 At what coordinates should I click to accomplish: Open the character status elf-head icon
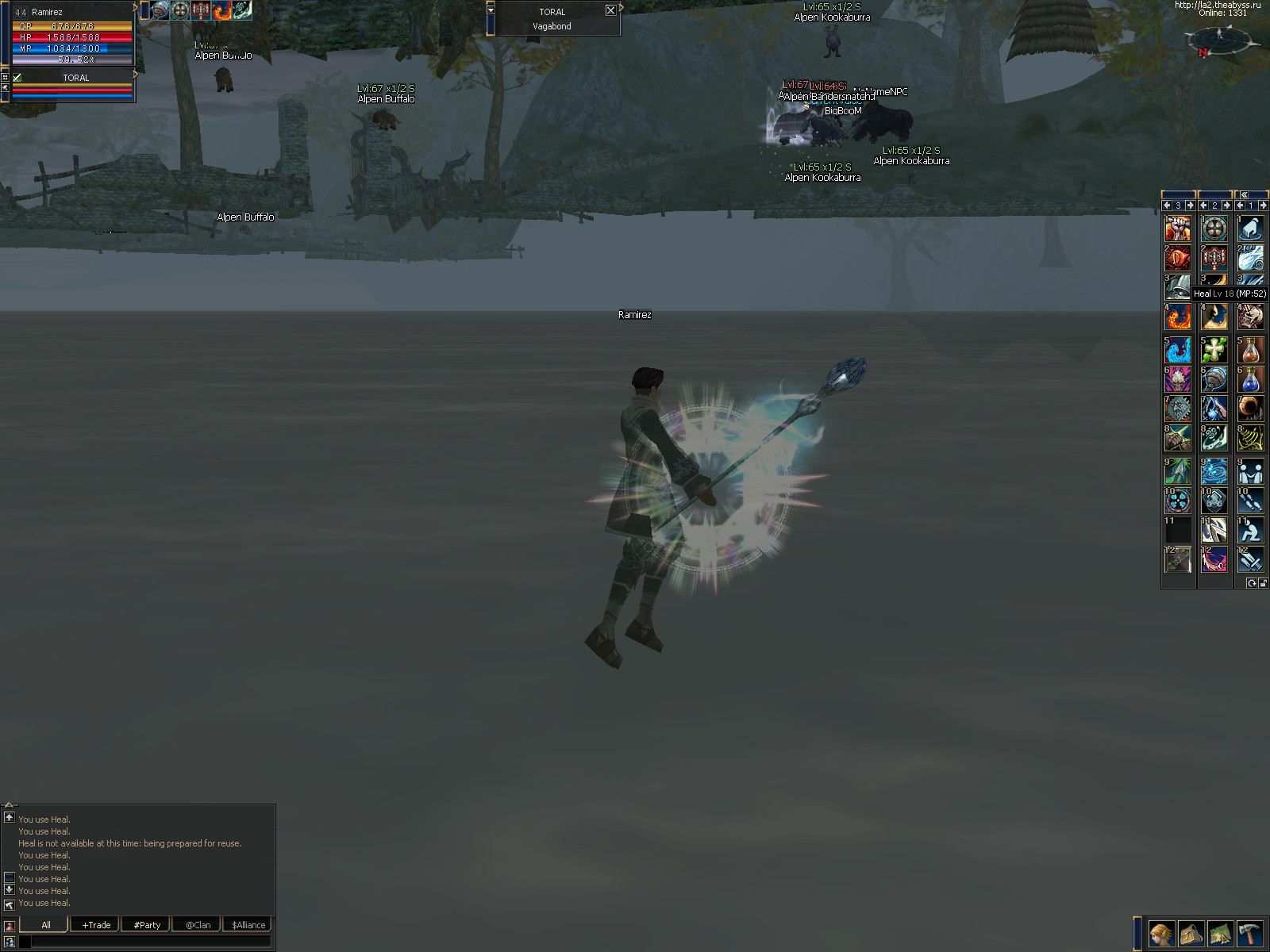[1161, 934]
